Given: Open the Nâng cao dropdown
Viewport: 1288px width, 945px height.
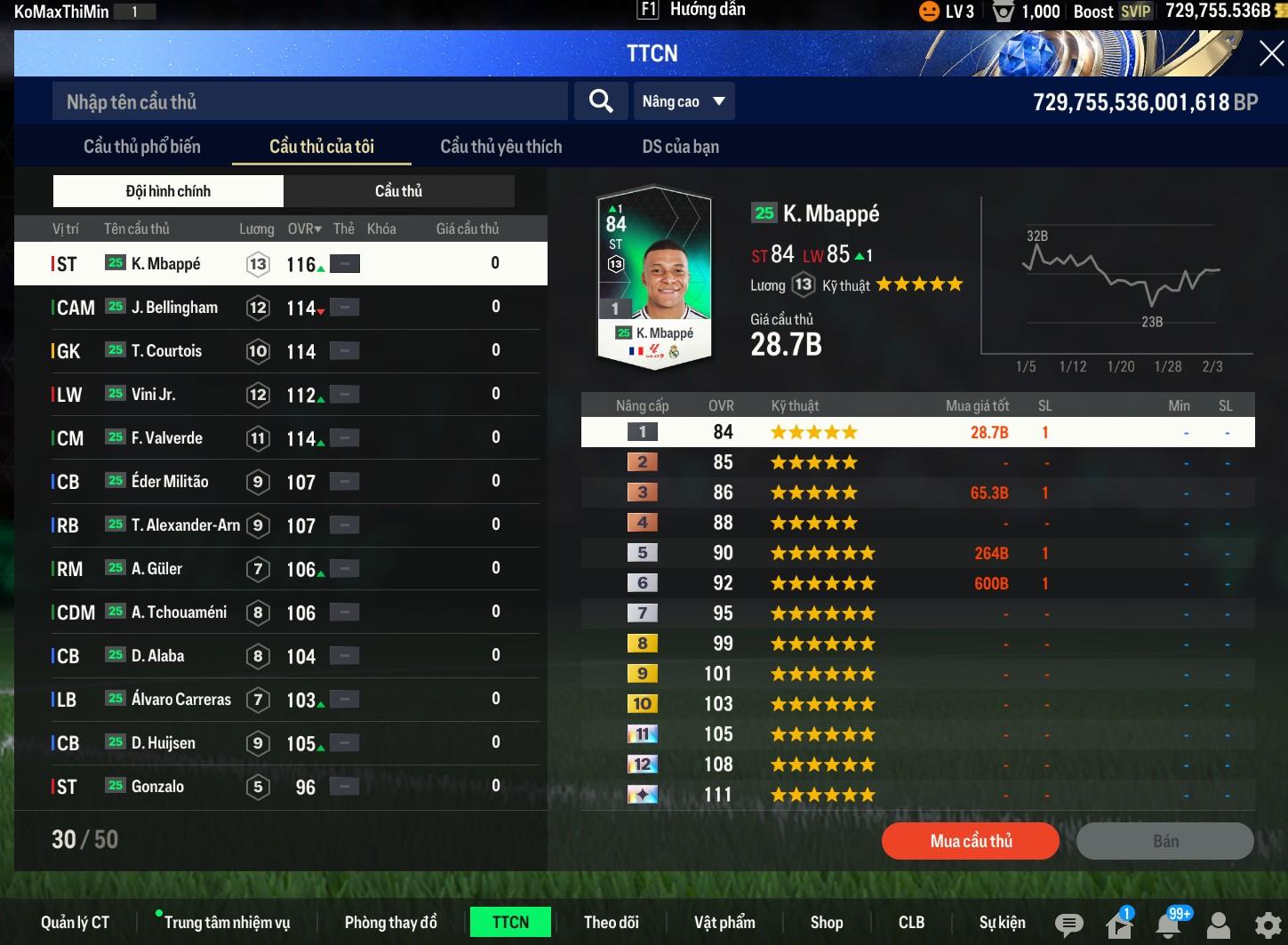Looking at the screenshot, I should (683, 101).
